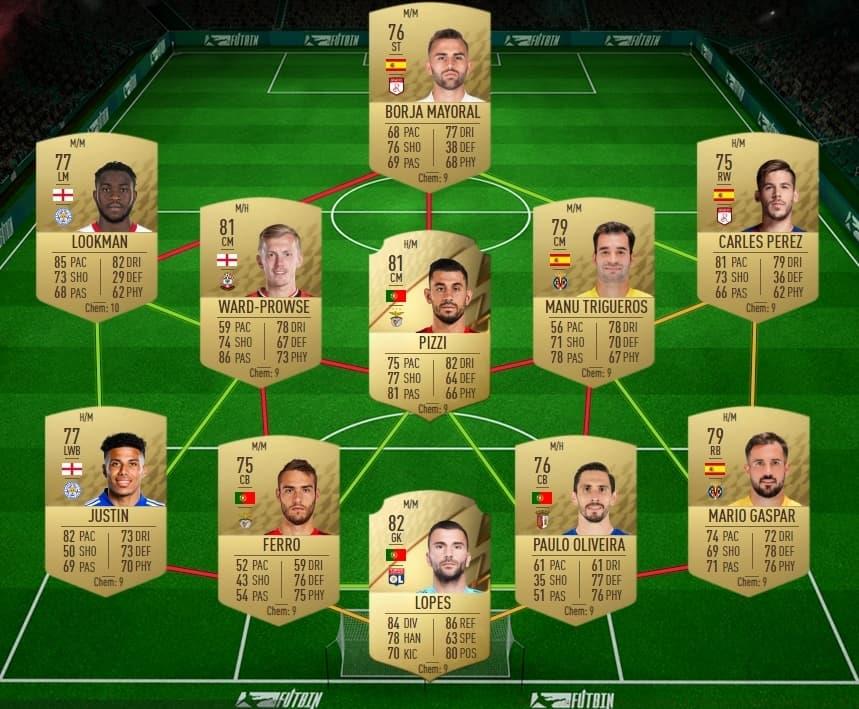Choose the Lookman left midfielder card
This screenshot has width=859, height=709.
tap(97, 225)
